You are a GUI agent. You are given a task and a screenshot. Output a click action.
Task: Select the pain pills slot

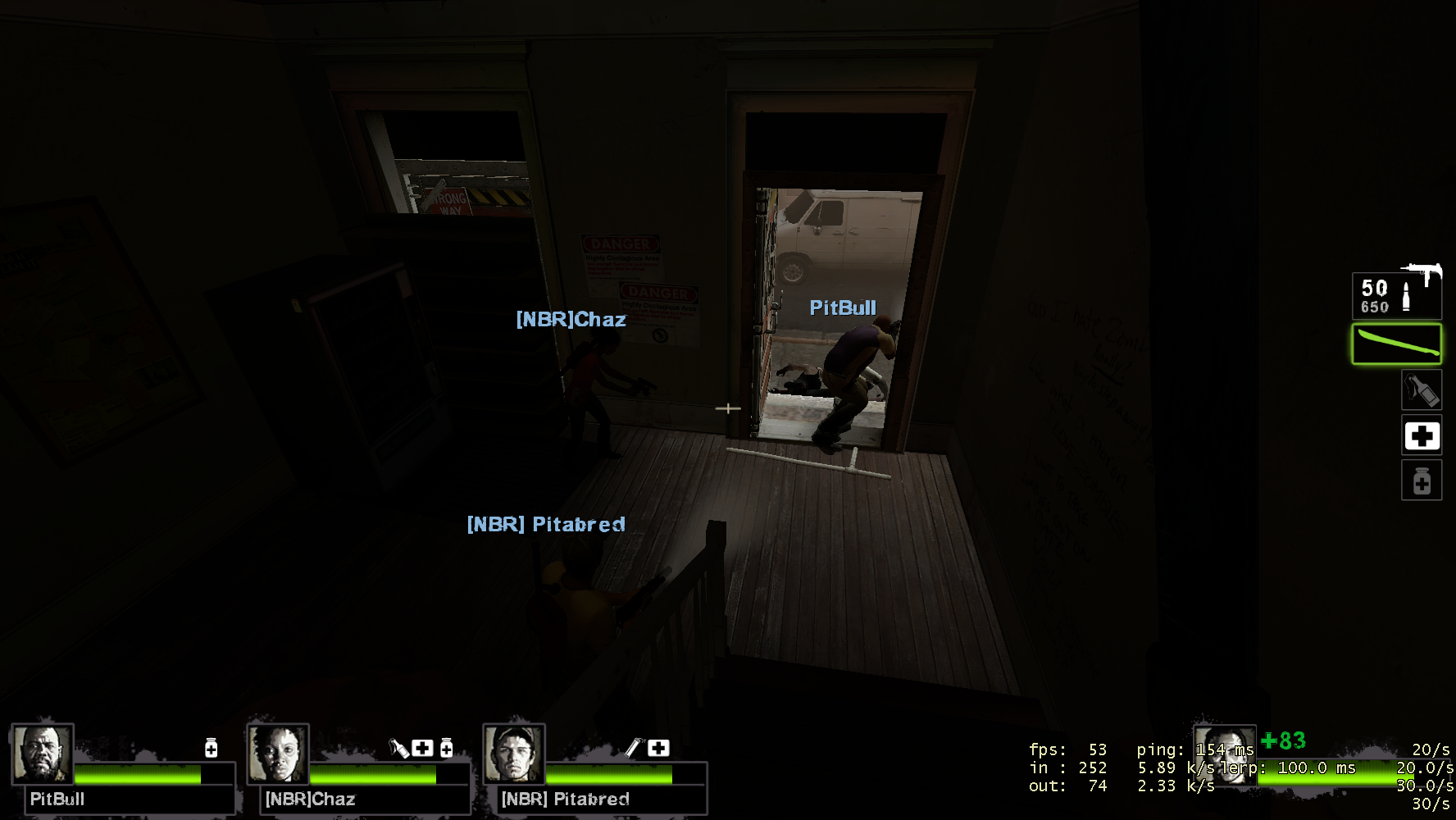(1421, 481)
